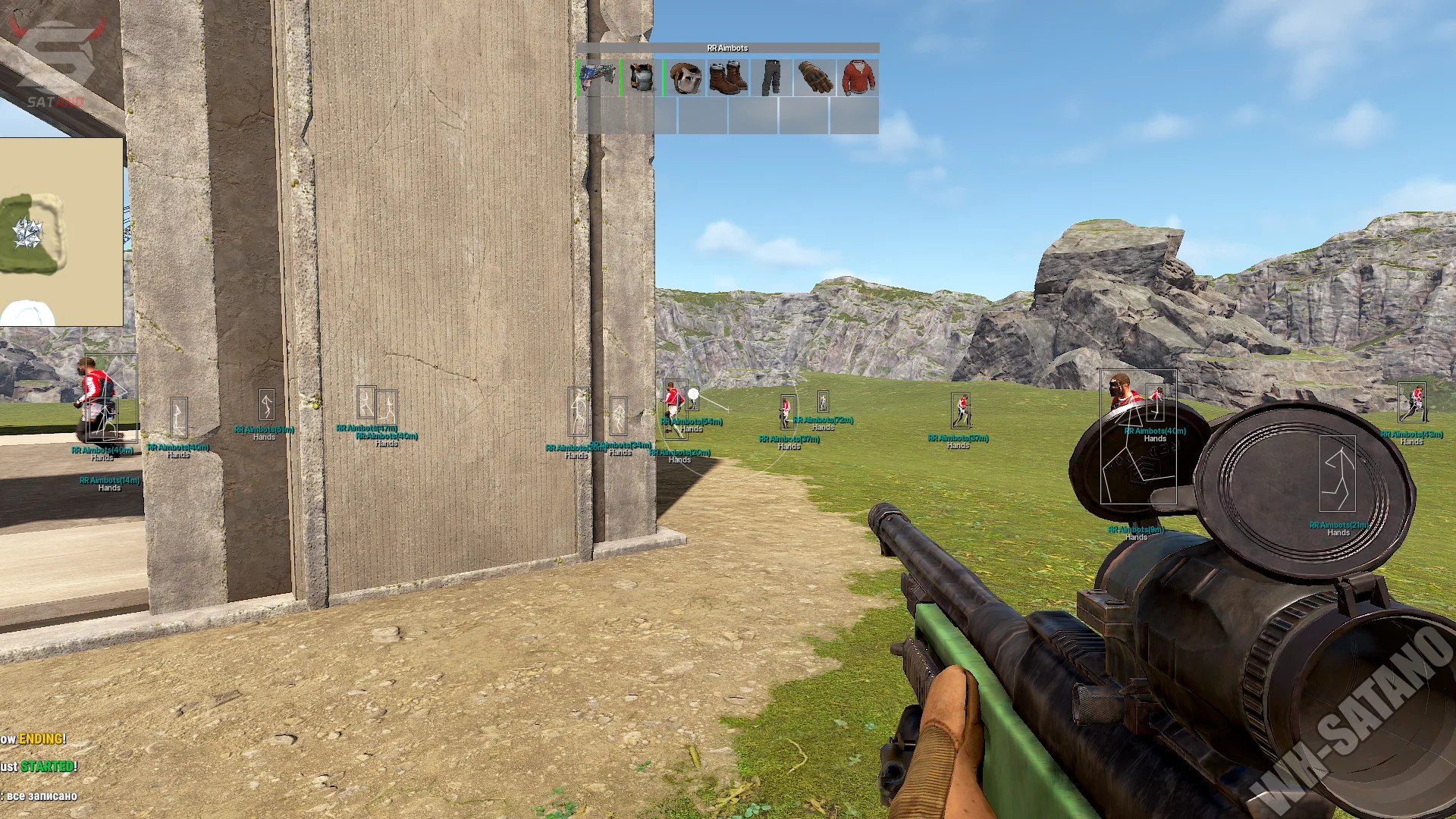This screenshot has height=819, width=1456.
Task: Select the red hoodie slot
Action: (x=858, y=78)
